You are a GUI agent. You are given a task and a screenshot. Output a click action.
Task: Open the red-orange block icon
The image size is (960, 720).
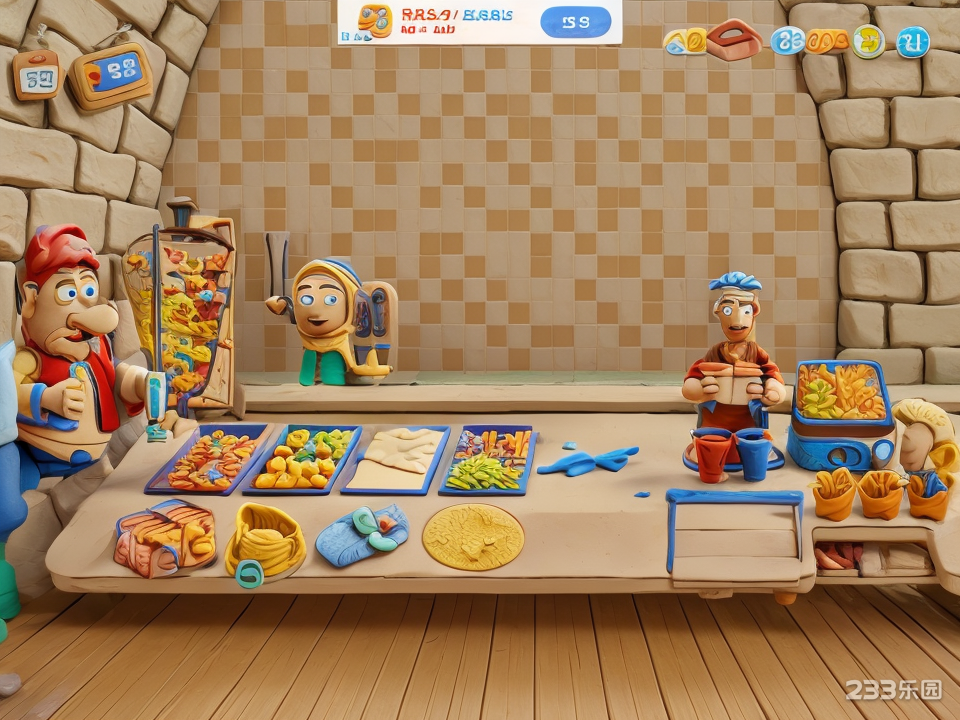tap(735, 39)
